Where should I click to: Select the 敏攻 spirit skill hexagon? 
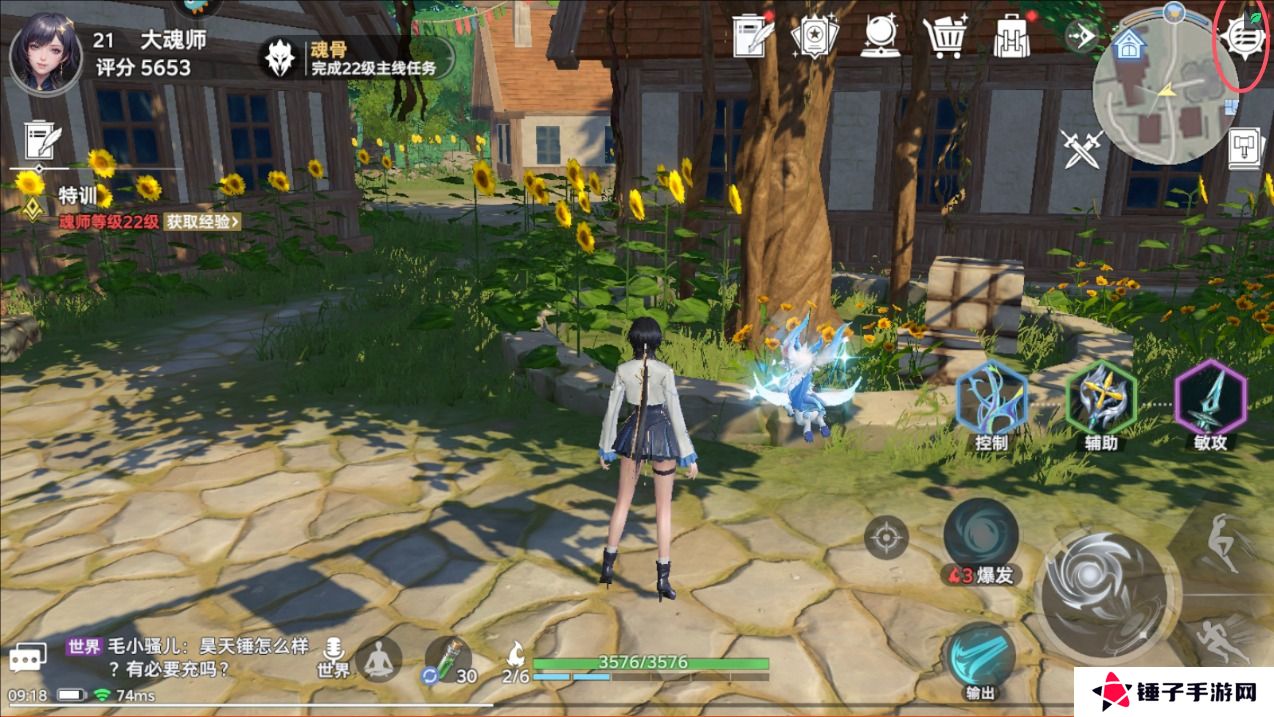pyautogui.click(x=1210, y=400)
